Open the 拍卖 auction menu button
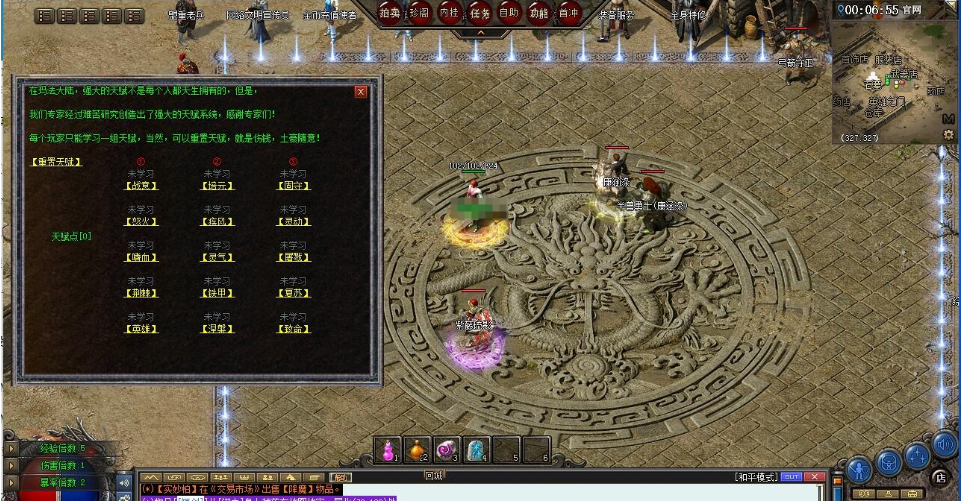The image size is (961, 501). tap(391, 13)
